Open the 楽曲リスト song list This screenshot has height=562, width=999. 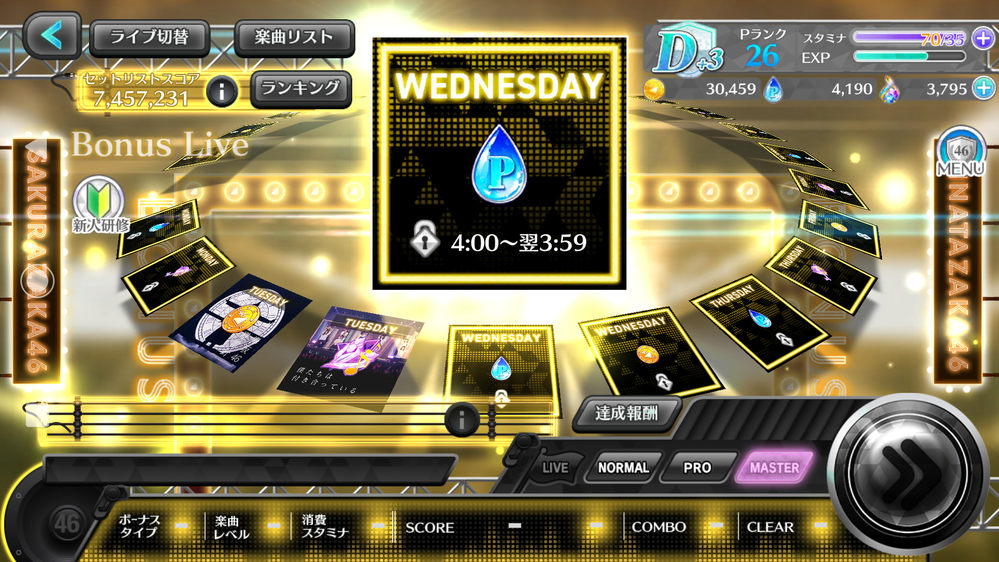[x=294, y=38]
